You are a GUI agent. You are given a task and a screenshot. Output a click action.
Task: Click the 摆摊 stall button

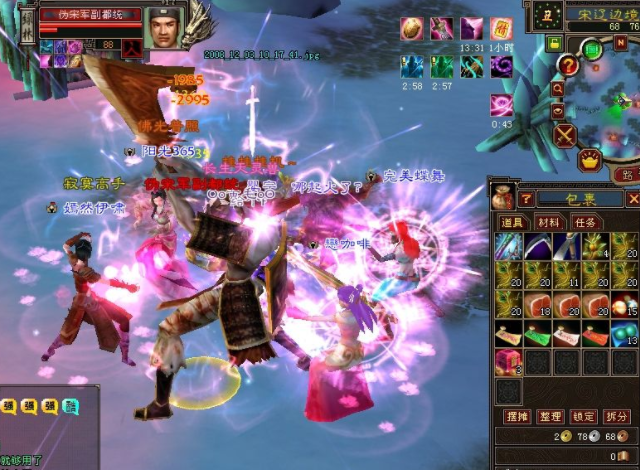pos(515,415)
